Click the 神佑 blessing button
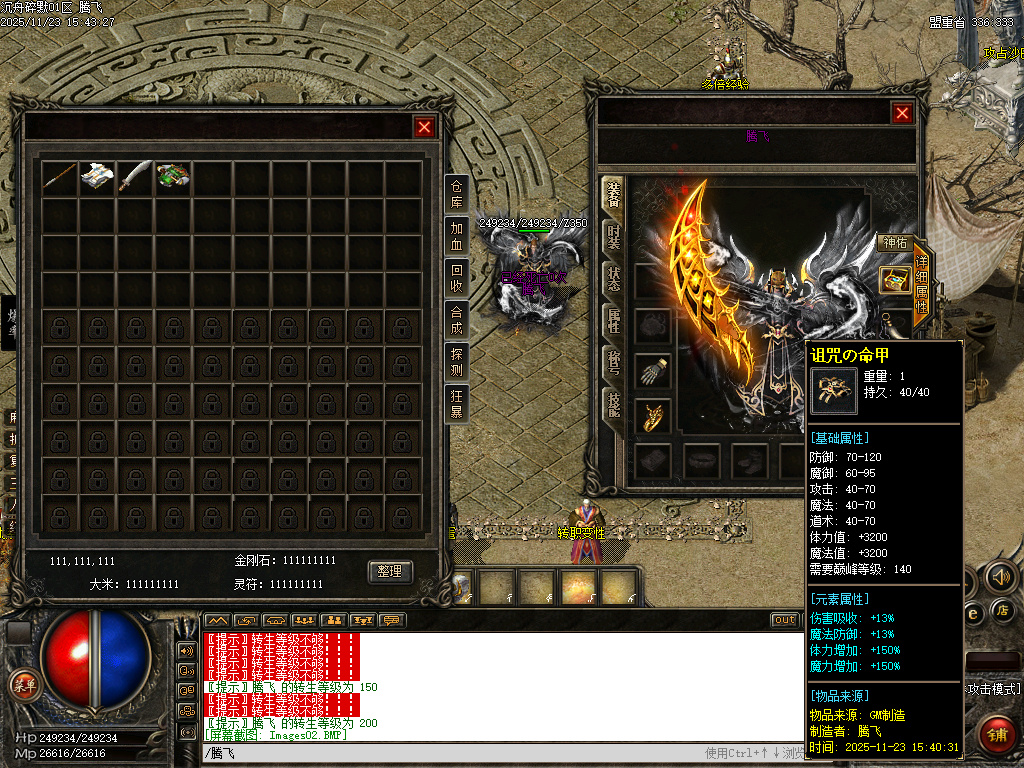1024x768 pixels. pos(893,243)
